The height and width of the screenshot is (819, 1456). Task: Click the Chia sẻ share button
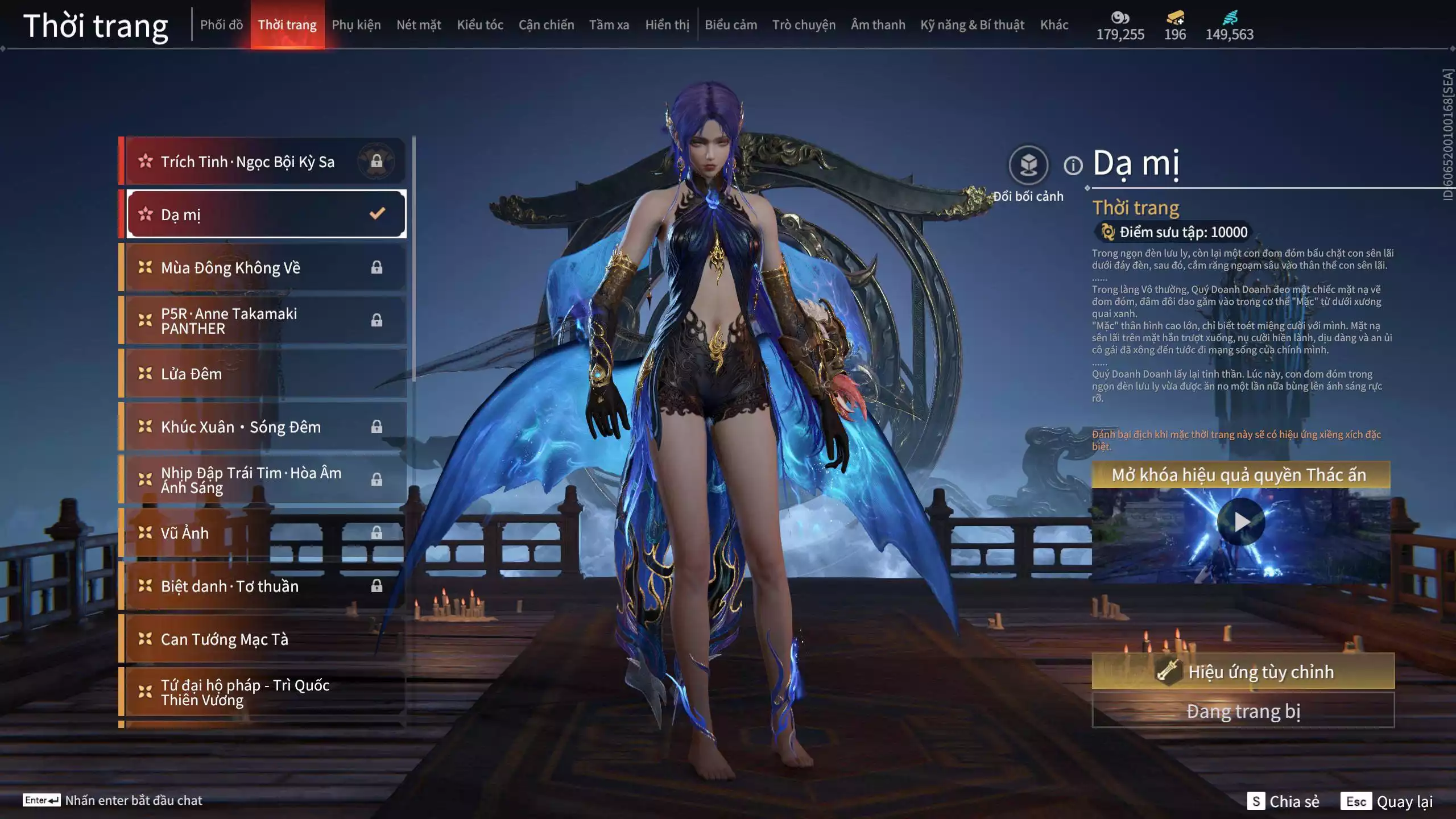coord(1284,801)
